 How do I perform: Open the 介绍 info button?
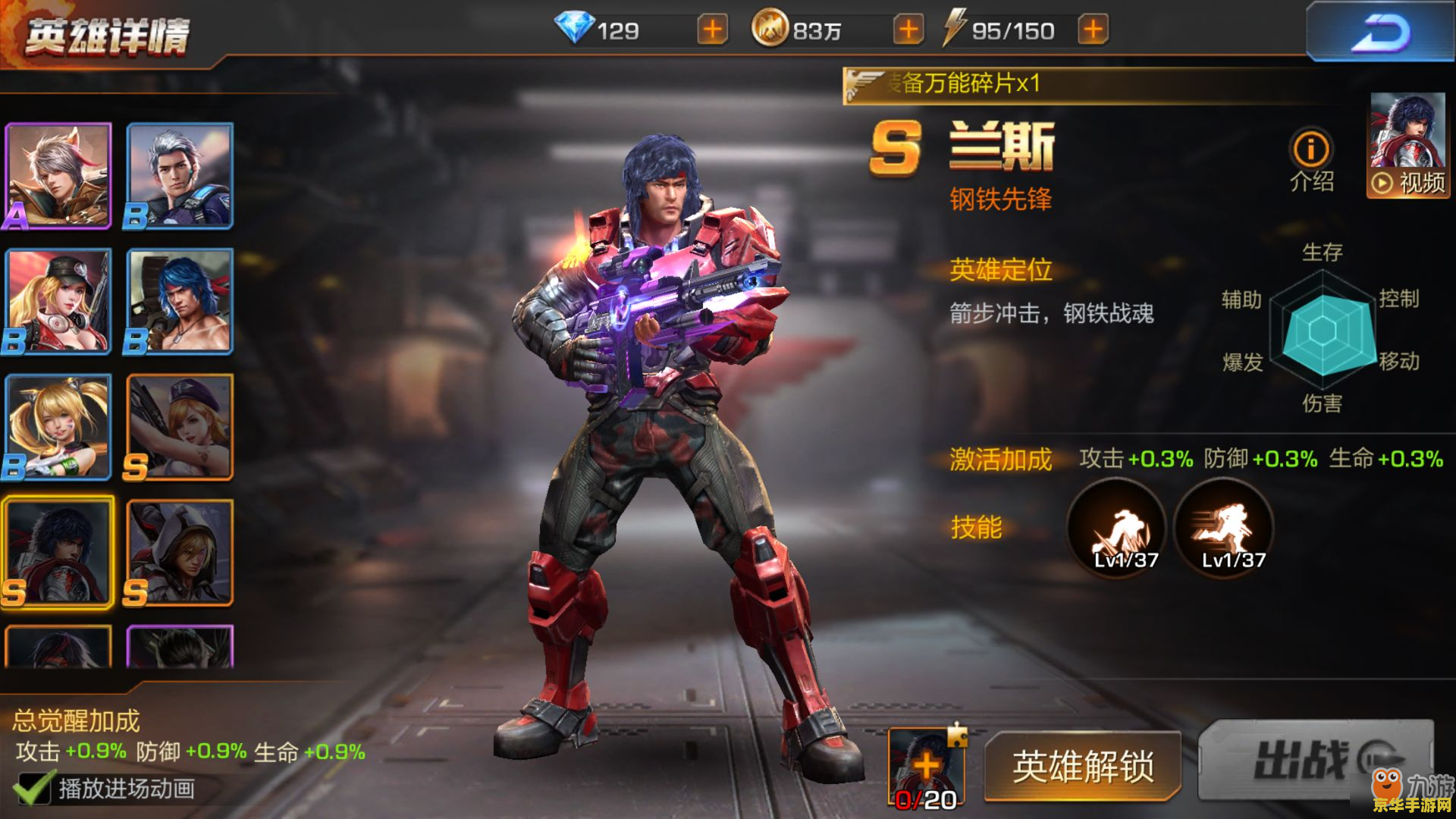(1311, 160)
